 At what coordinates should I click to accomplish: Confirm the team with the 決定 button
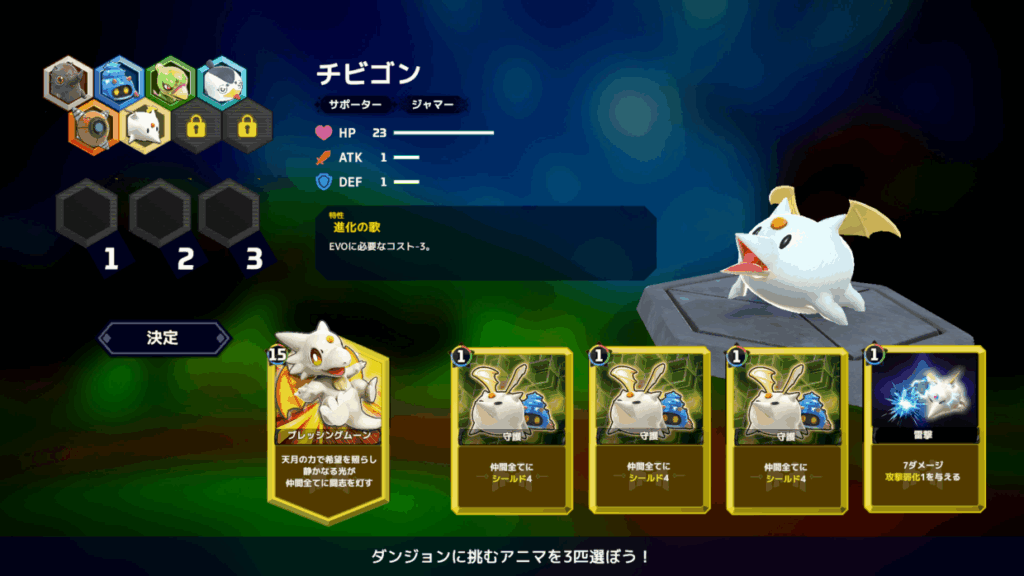pyautogui.click(x=164, y=338)
